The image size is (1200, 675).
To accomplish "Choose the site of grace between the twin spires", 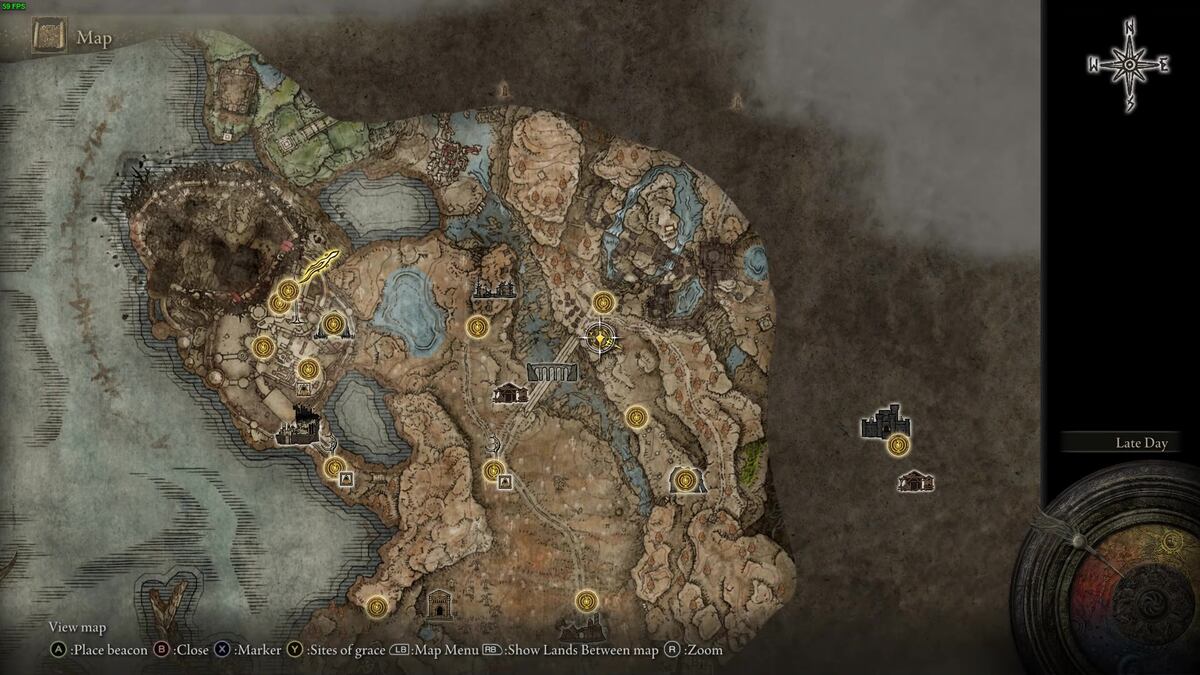I will (x=332, y=323).
